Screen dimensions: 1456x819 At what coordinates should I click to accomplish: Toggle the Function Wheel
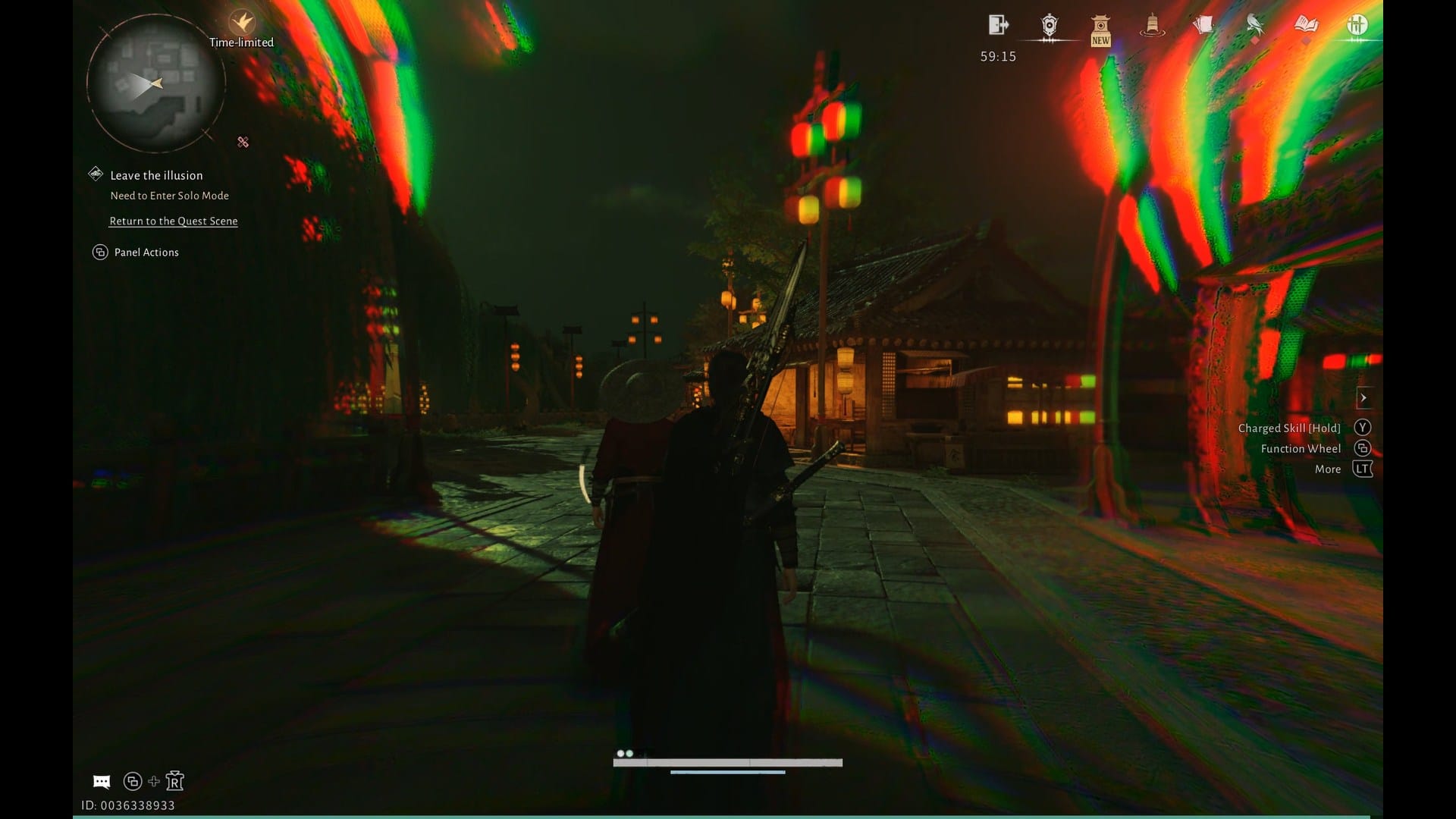(1363, 448)
